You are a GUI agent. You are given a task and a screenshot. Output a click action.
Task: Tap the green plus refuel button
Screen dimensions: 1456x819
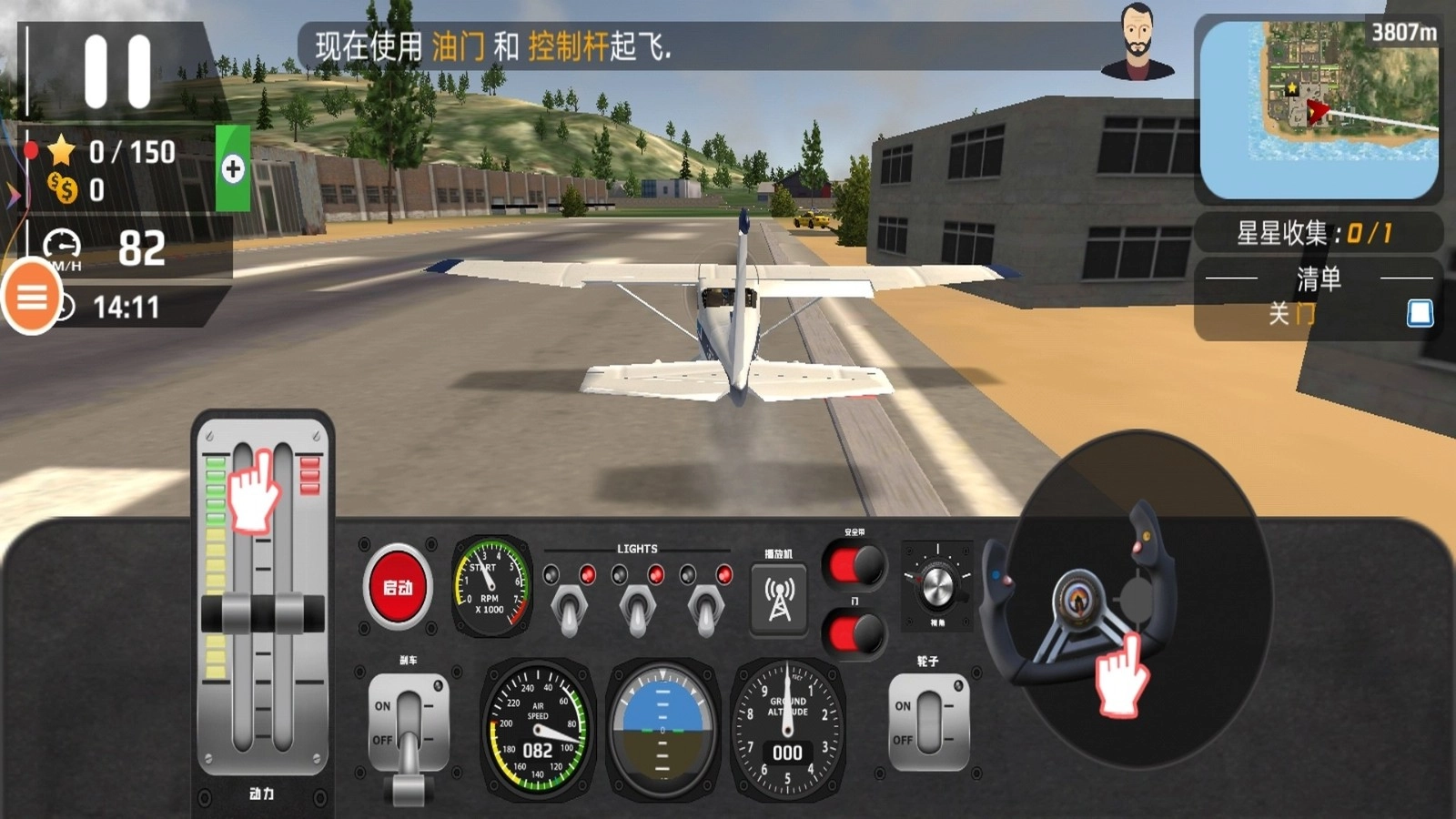[235, 167]
